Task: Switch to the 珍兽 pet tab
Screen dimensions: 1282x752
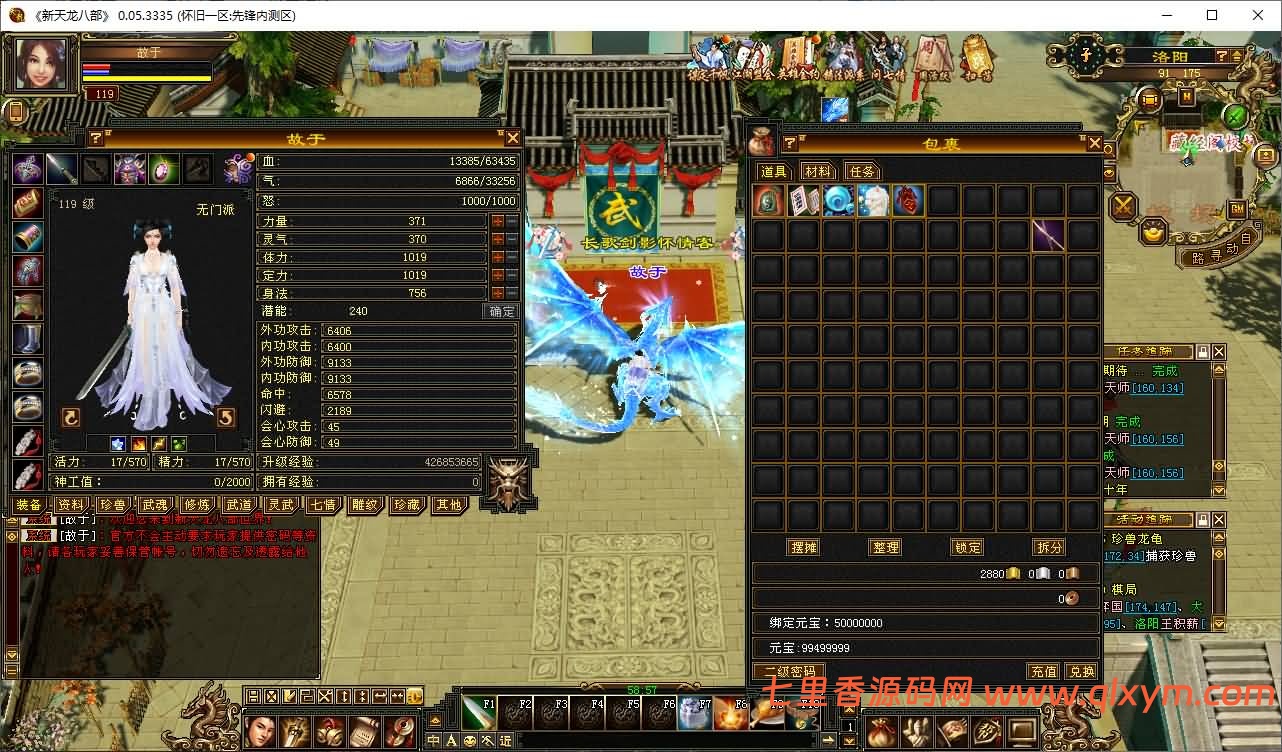Action: click(112, 505)
